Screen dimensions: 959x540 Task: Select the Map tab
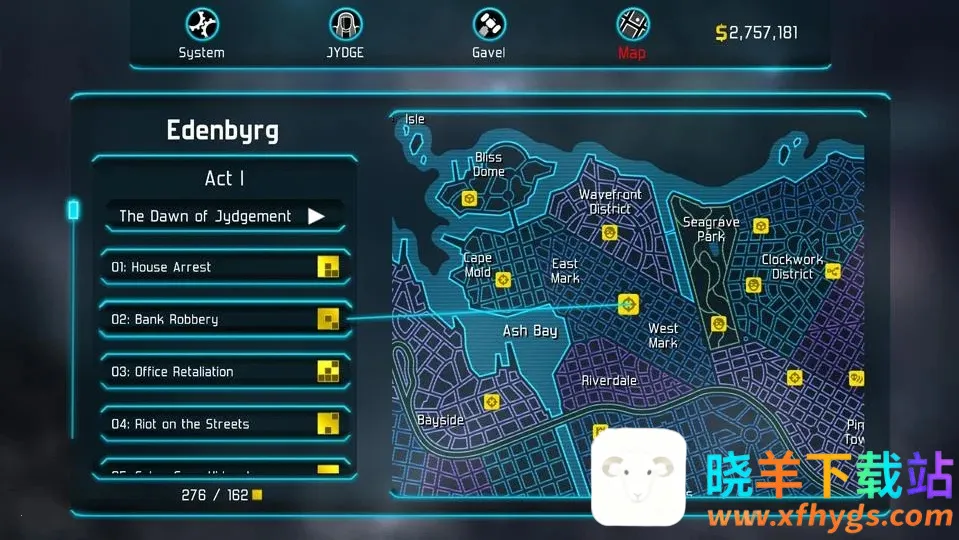[632, 33]
